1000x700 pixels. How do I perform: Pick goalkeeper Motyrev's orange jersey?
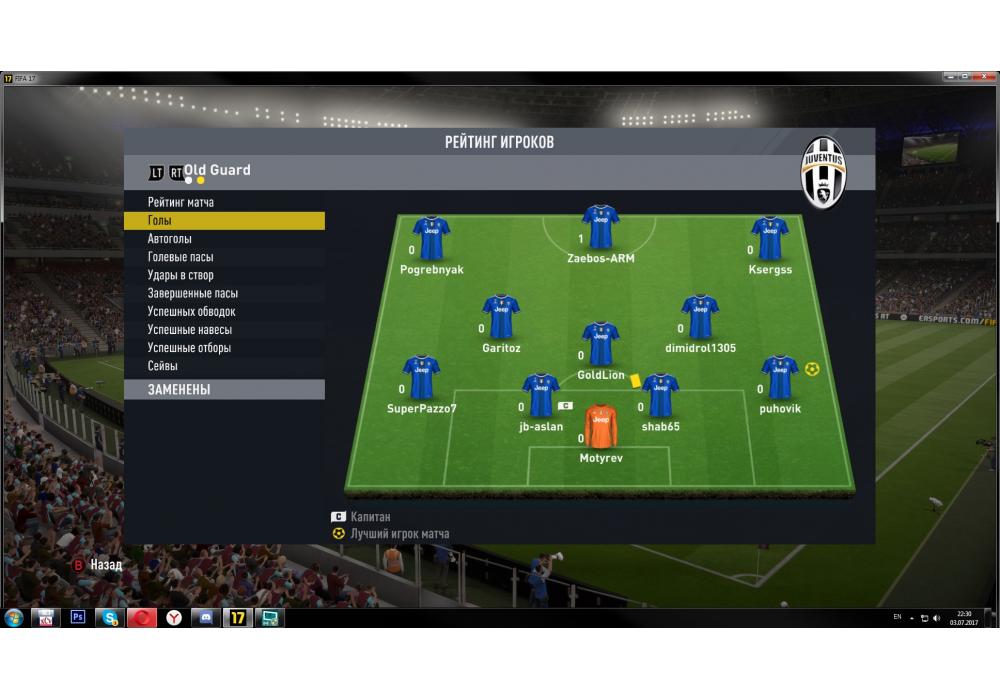coord(600,427)
